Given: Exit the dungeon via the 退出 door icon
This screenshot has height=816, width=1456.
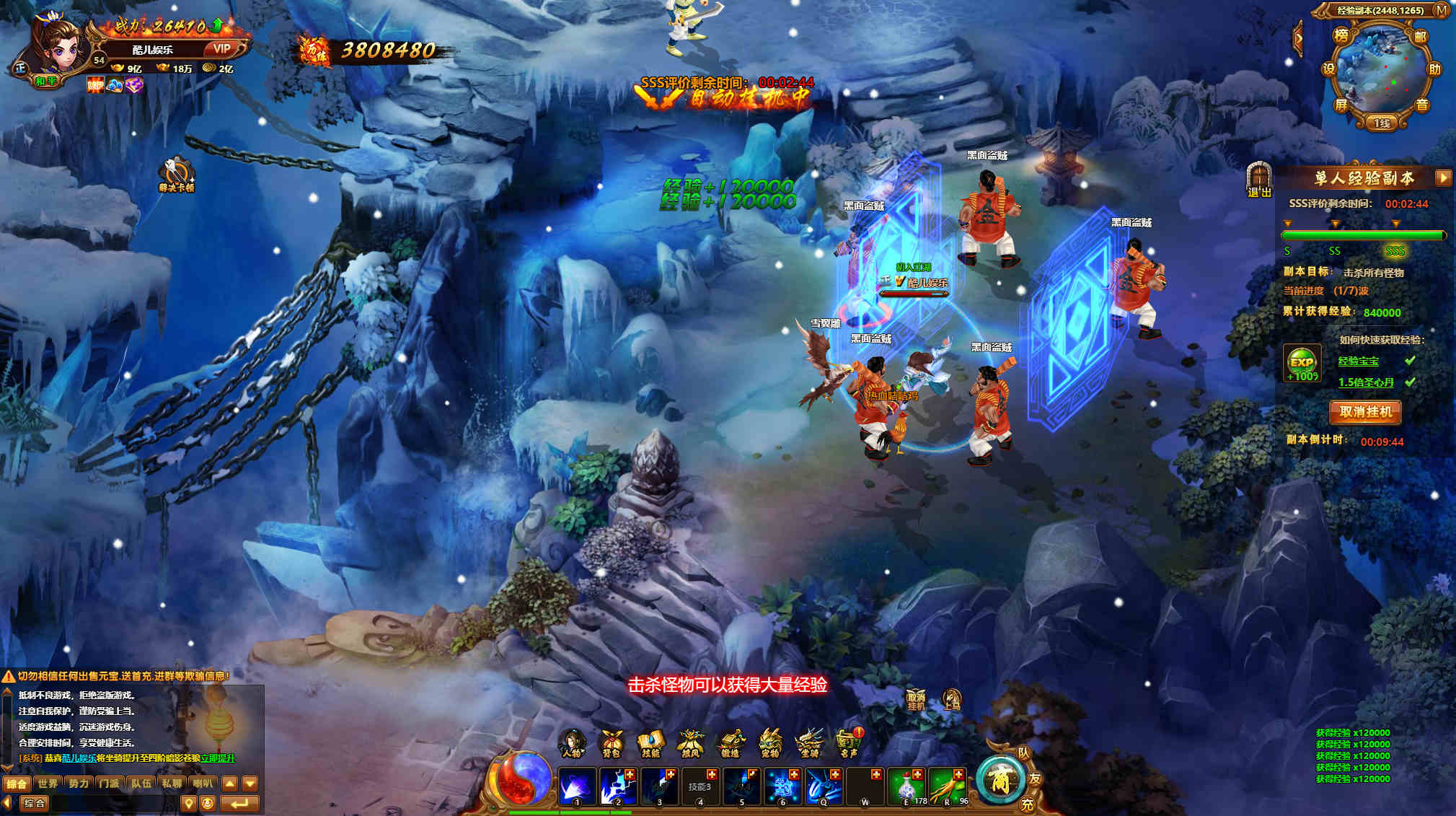Looking at the screenshot, I should (x=1258, y=180).
